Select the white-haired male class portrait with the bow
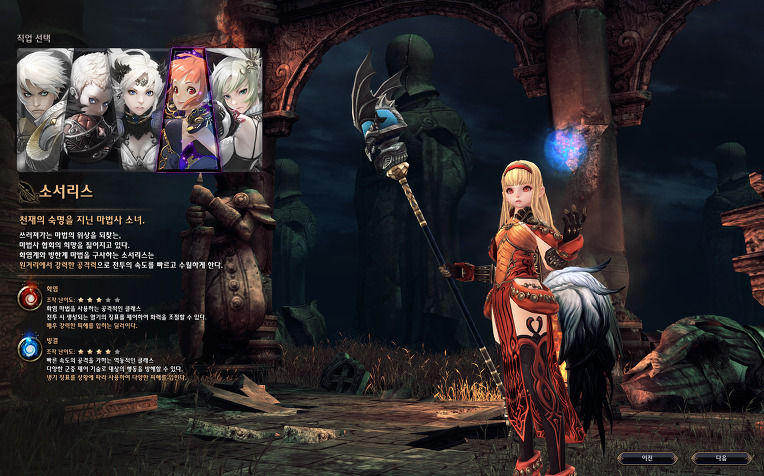Image resolution: width=764 pixels, height=476 pixels. 42,108
